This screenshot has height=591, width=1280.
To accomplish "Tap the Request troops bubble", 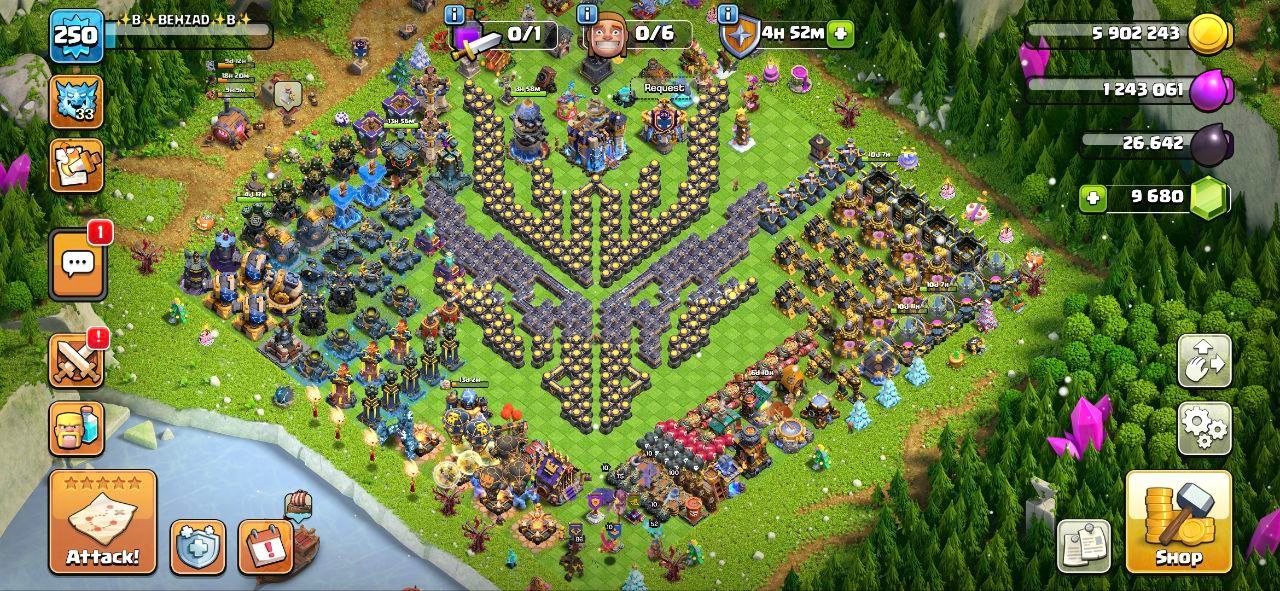I will (x=664, y=88).
